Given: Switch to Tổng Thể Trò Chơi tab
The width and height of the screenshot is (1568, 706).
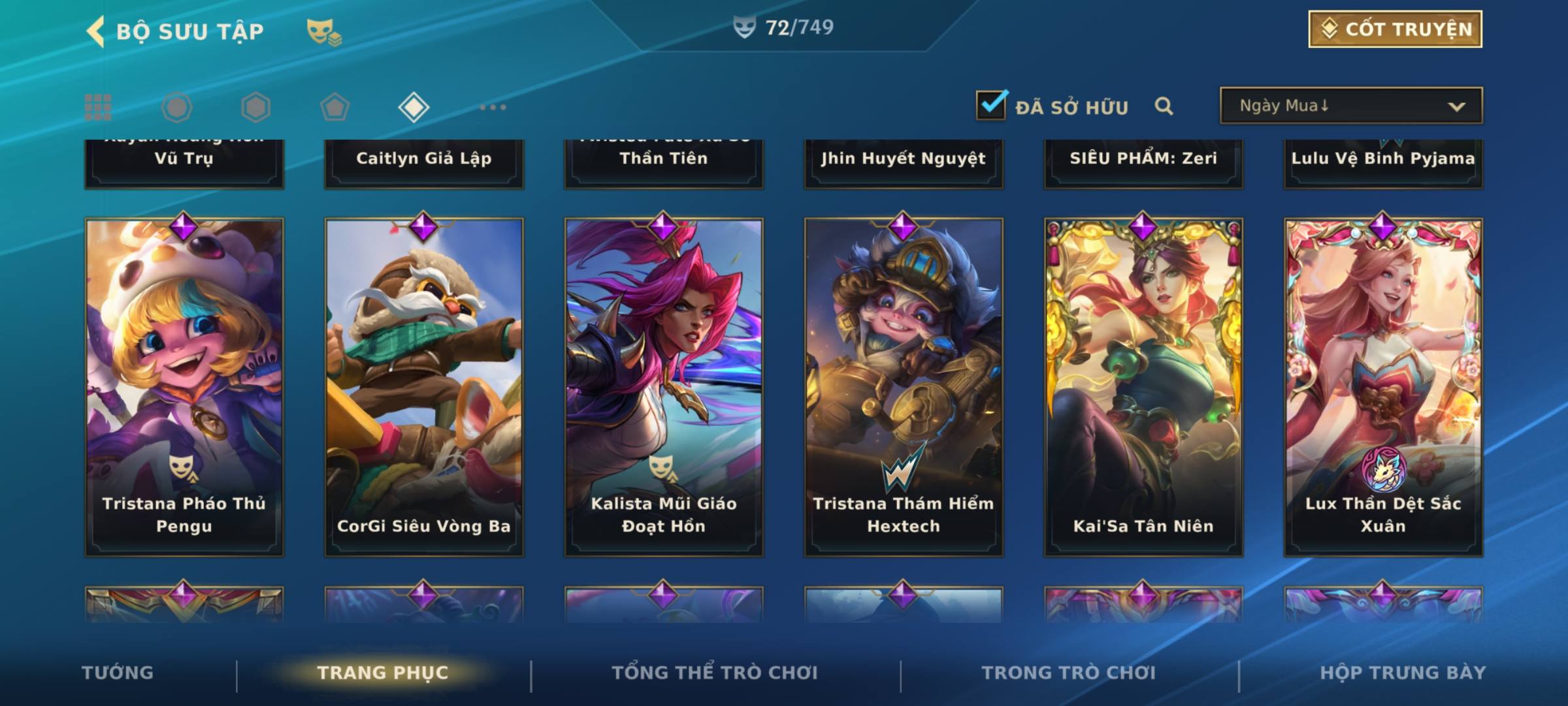Looking at the screenshot, I should coord(715,673).
